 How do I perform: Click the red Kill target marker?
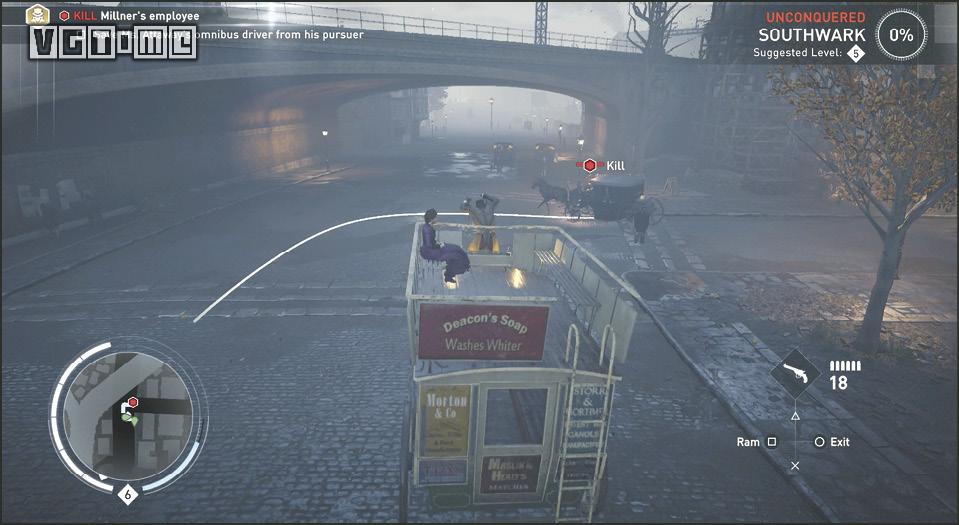(590, 165)
